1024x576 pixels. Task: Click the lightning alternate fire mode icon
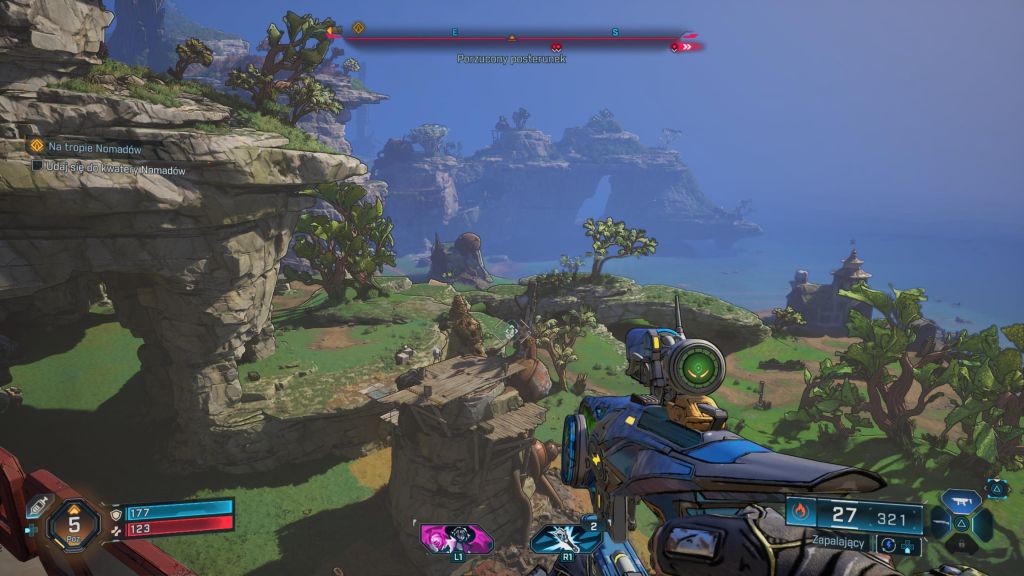pos(887,544)
